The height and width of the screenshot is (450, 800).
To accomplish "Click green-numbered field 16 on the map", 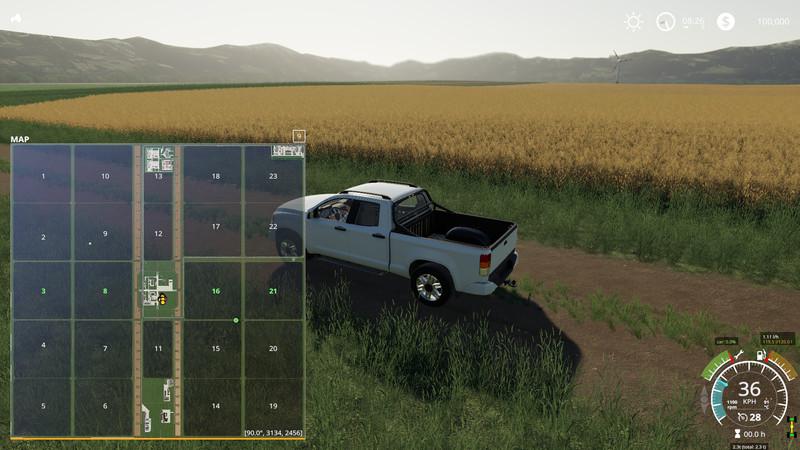I will coord(215,290).
